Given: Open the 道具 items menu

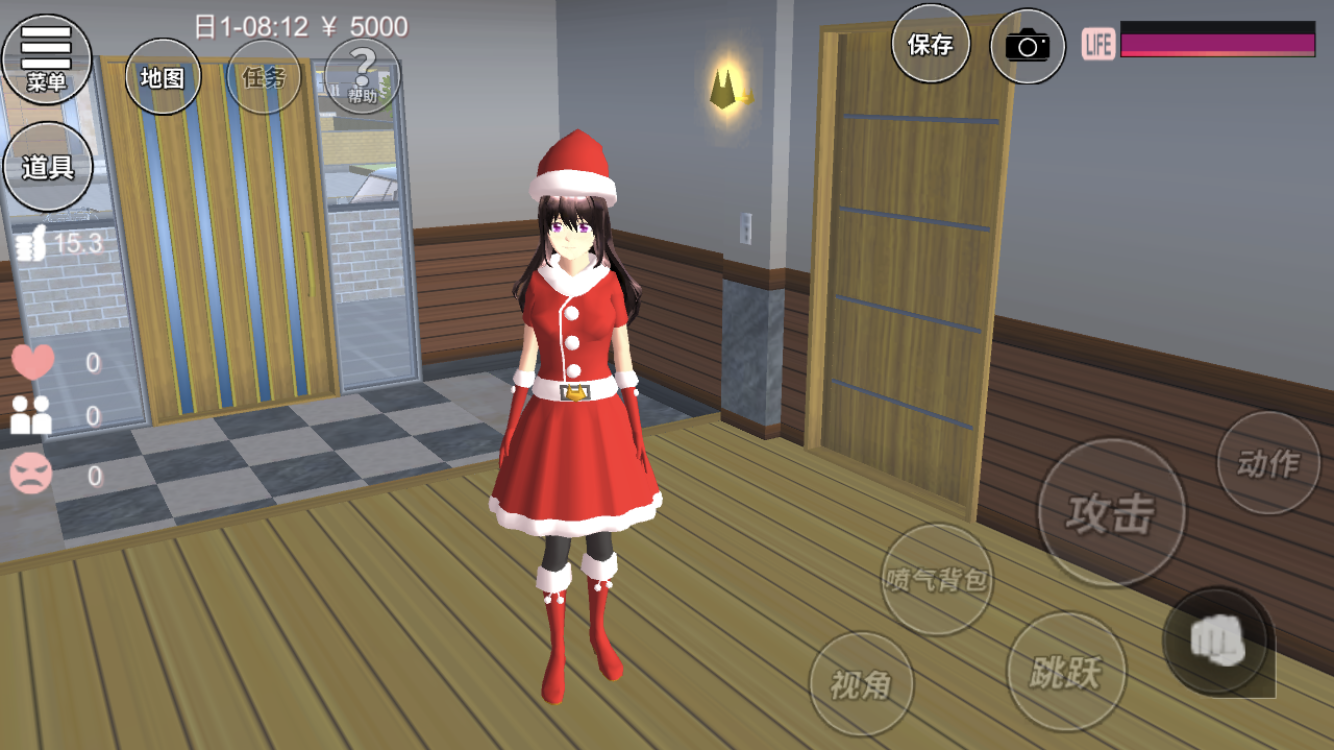Looking at the screenshot, I should tap(48, 167).
